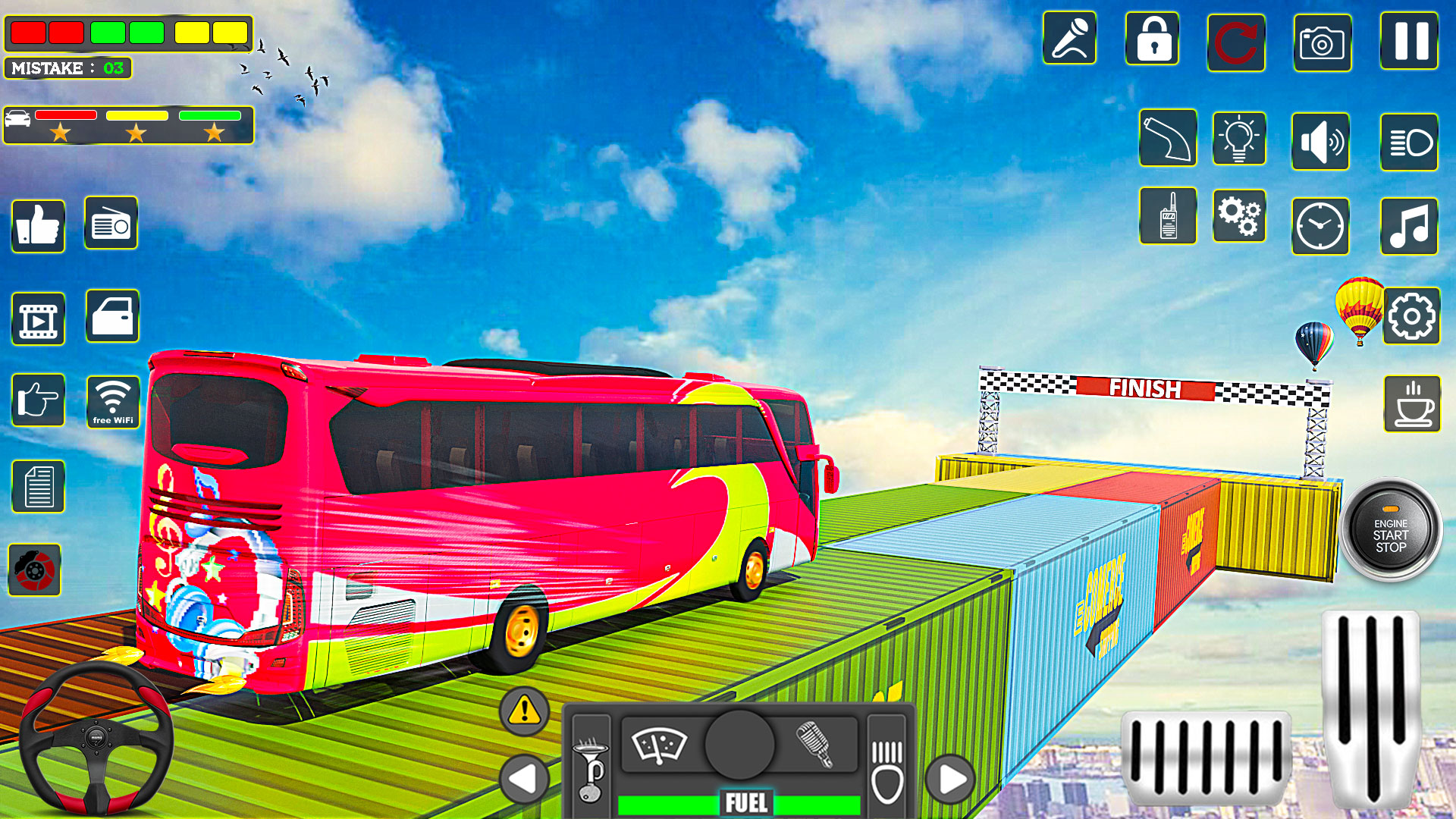Screen dimensions: 1456x819
Task: Toggle the headlights with the beam icon
Action: click(x=1409, y=143)
